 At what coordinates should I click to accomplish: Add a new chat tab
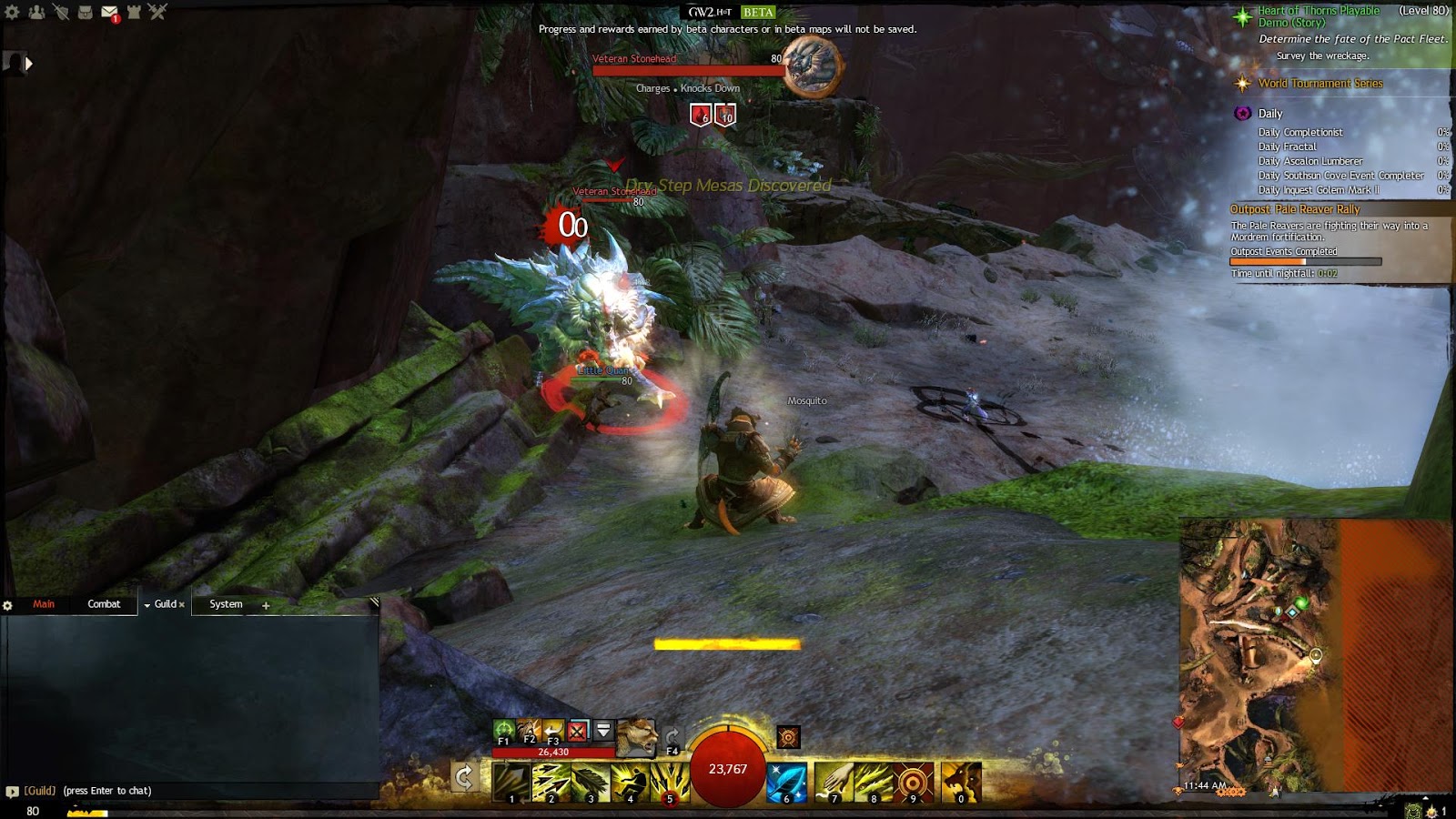pyautogui.click(x=266, y=605)
